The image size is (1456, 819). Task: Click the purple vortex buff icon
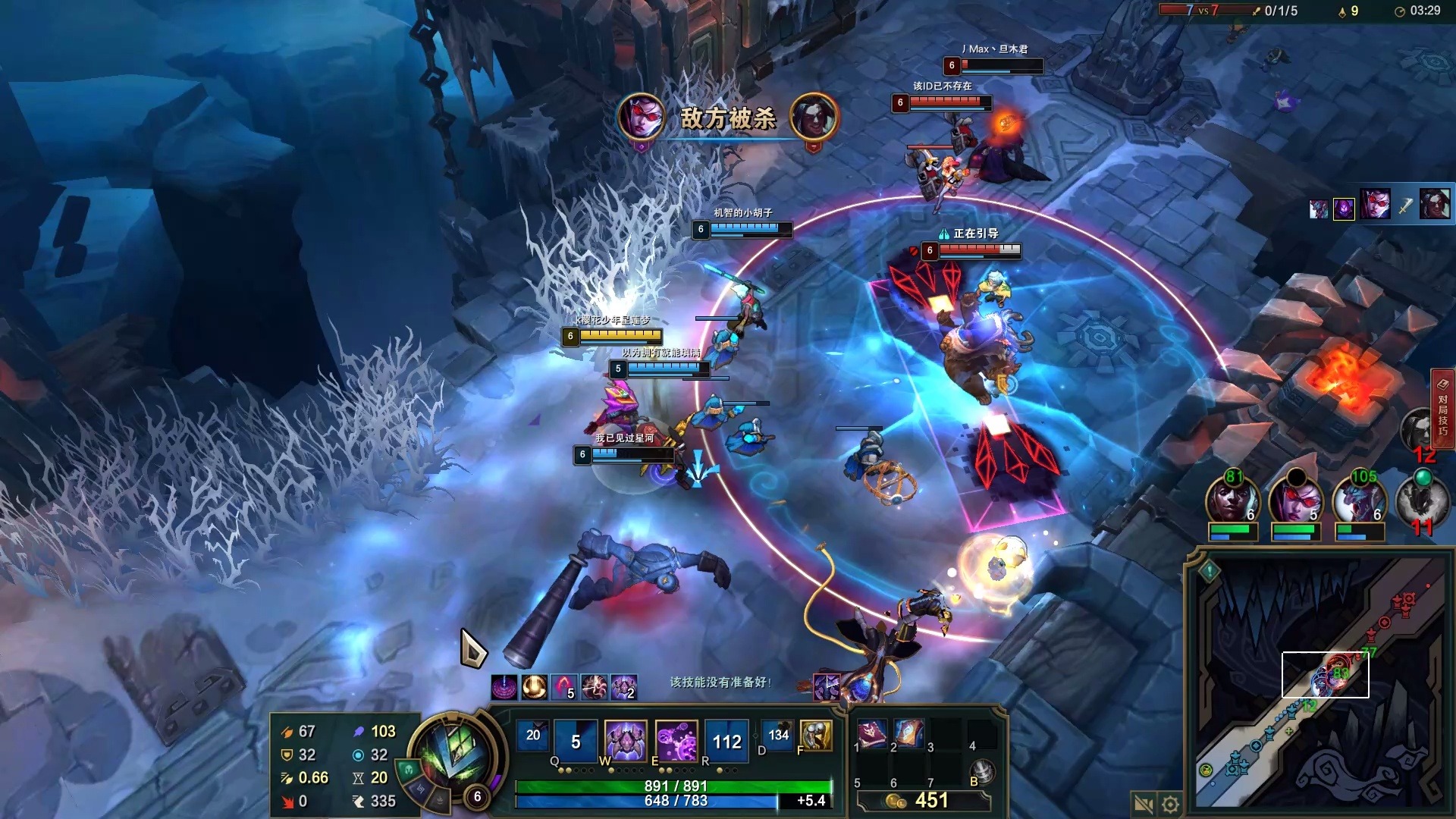(504, 688)
